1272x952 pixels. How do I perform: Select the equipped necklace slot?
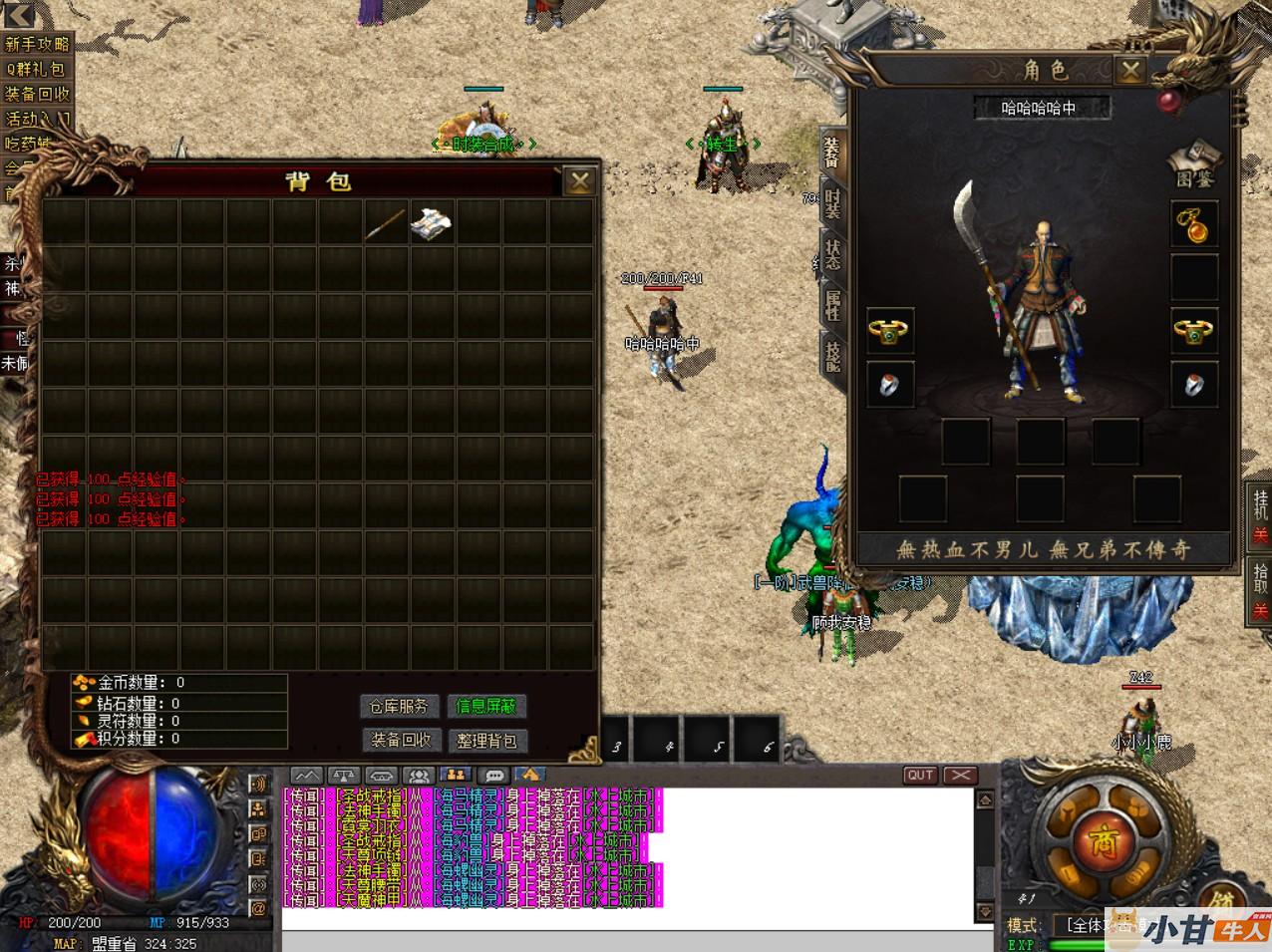[x=1193, y=224]
